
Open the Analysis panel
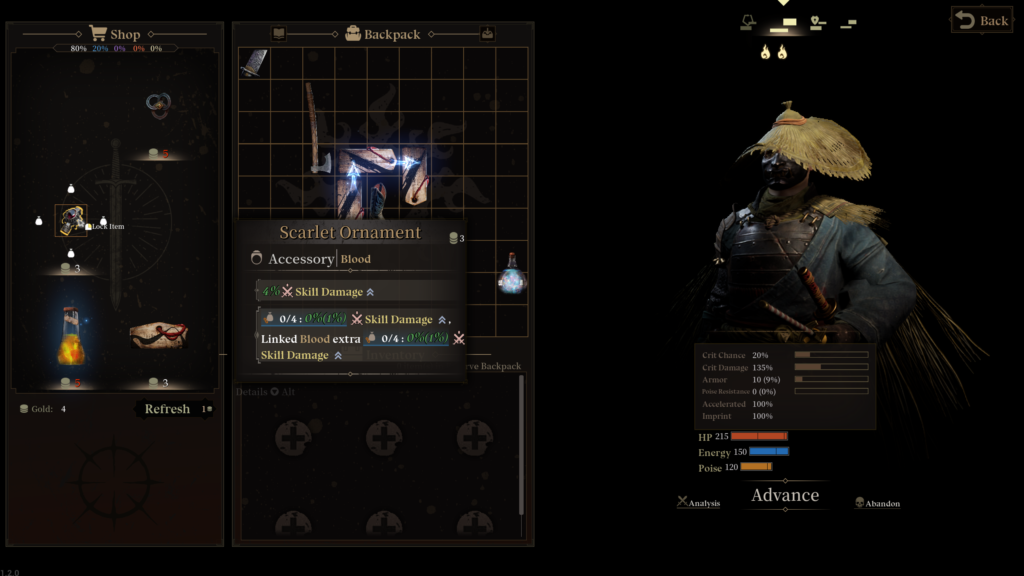click(x=698, y=503)
